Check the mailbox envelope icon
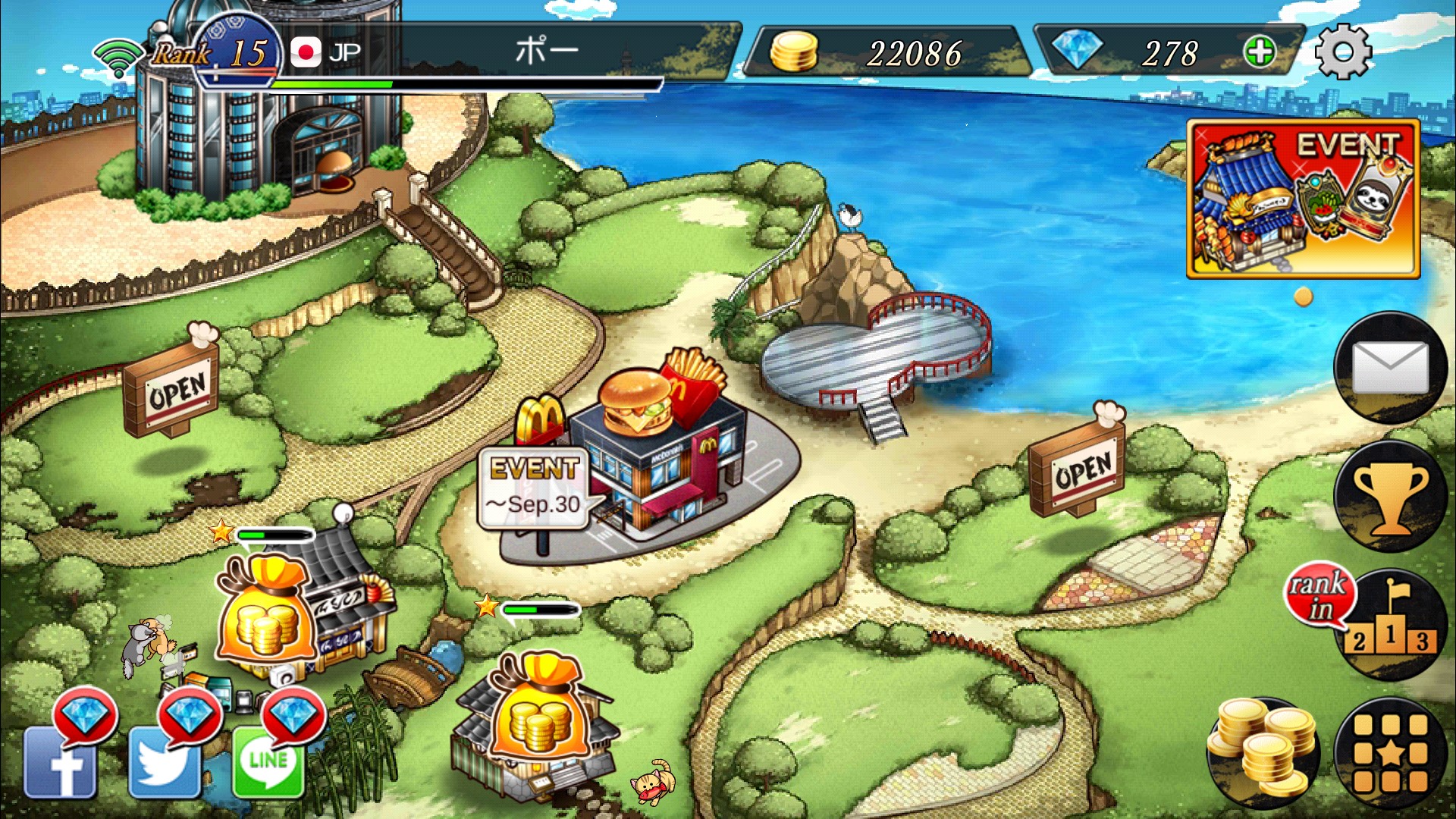Viewport: 1456px width, 819px height. point(1390,368)
